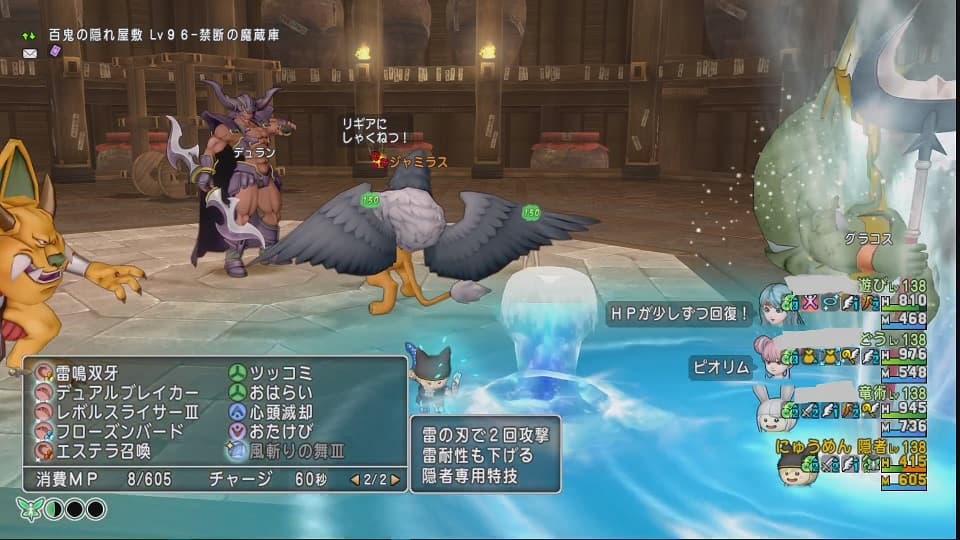Open the mail envelope icon

click(x=29, y=52)
